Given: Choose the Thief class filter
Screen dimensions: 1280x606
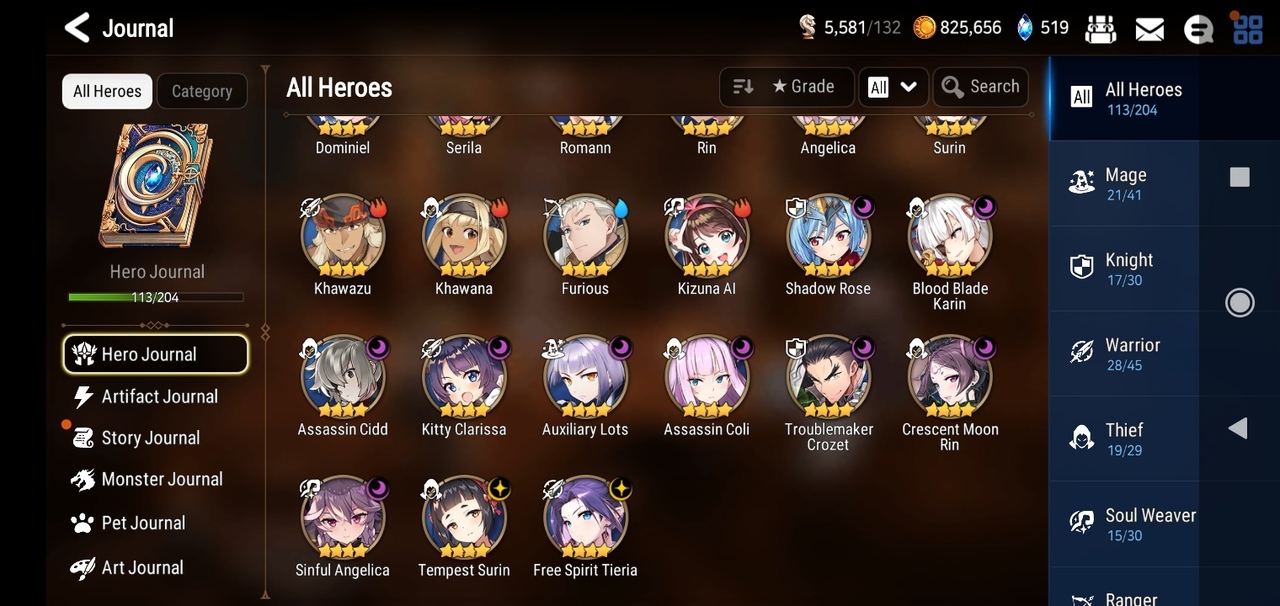Looking at the screenshot, I should coord(1123,439).
